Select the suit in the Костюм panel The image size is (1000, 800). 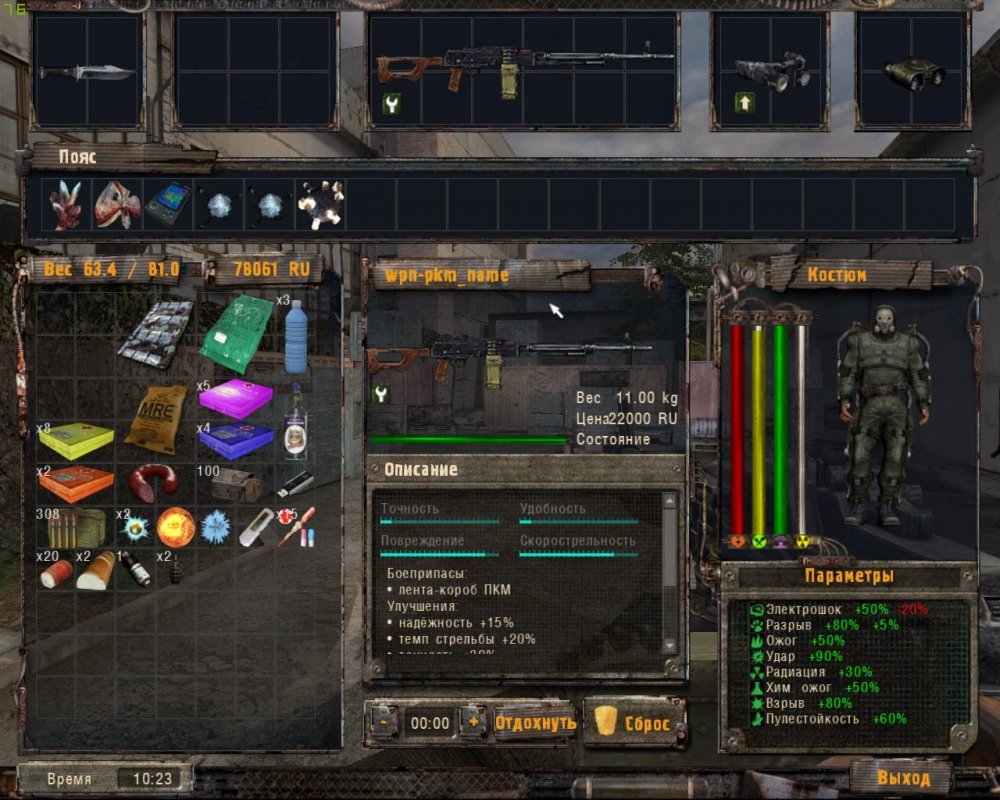[x=878, y=415]
